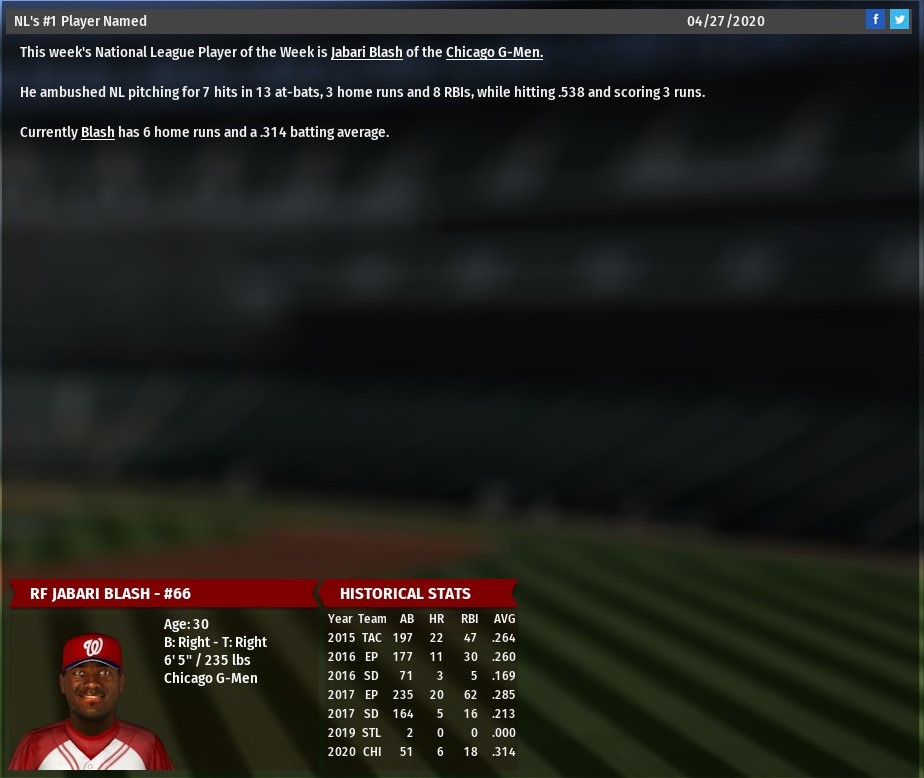This screenshot has width=924, height=778.
Task: Share this news on Facebook
Action: click(x=875, y=19)
